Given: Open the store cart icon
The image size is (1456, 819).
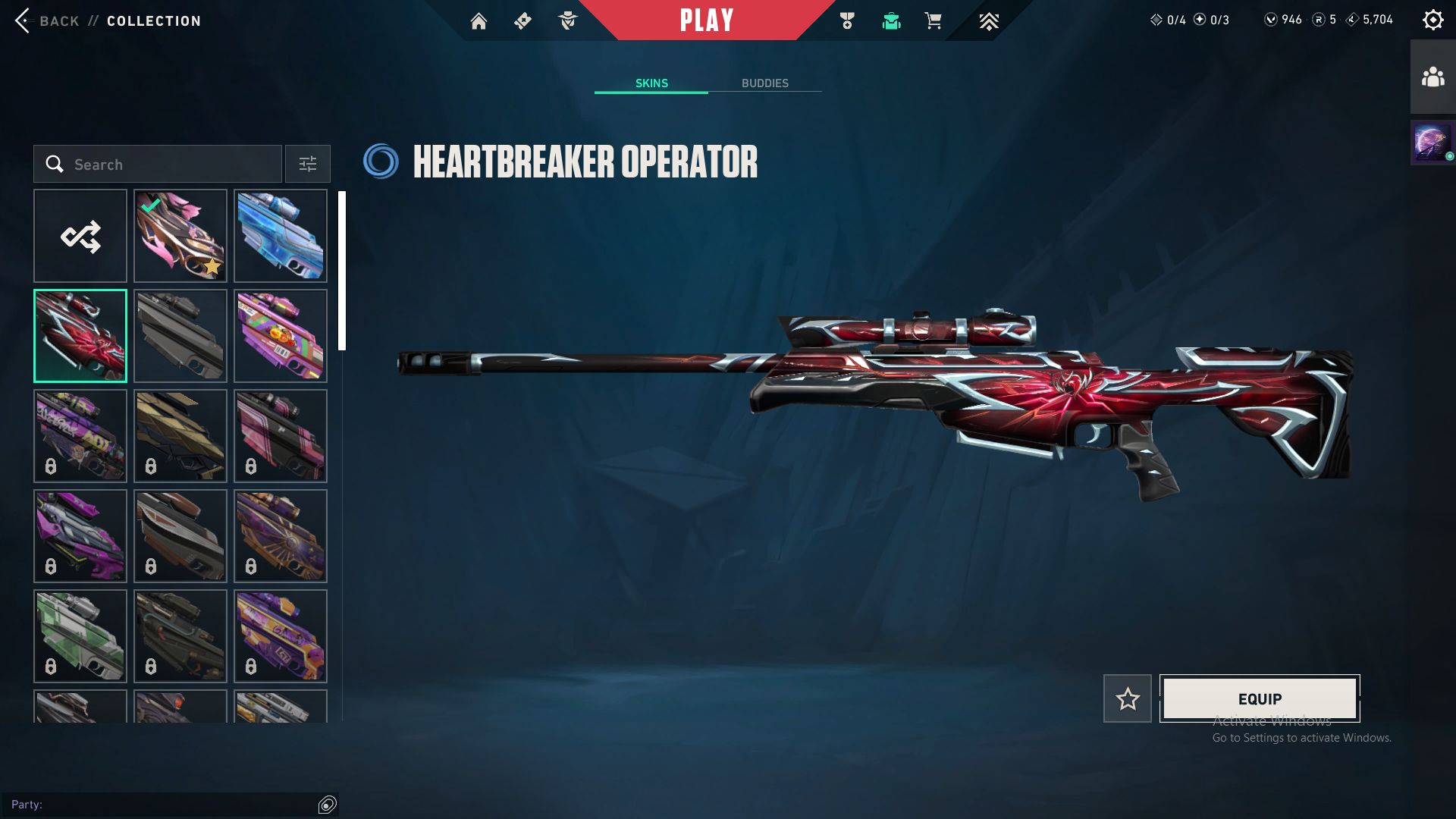Looking at the screenshot, I should [934, 21].
